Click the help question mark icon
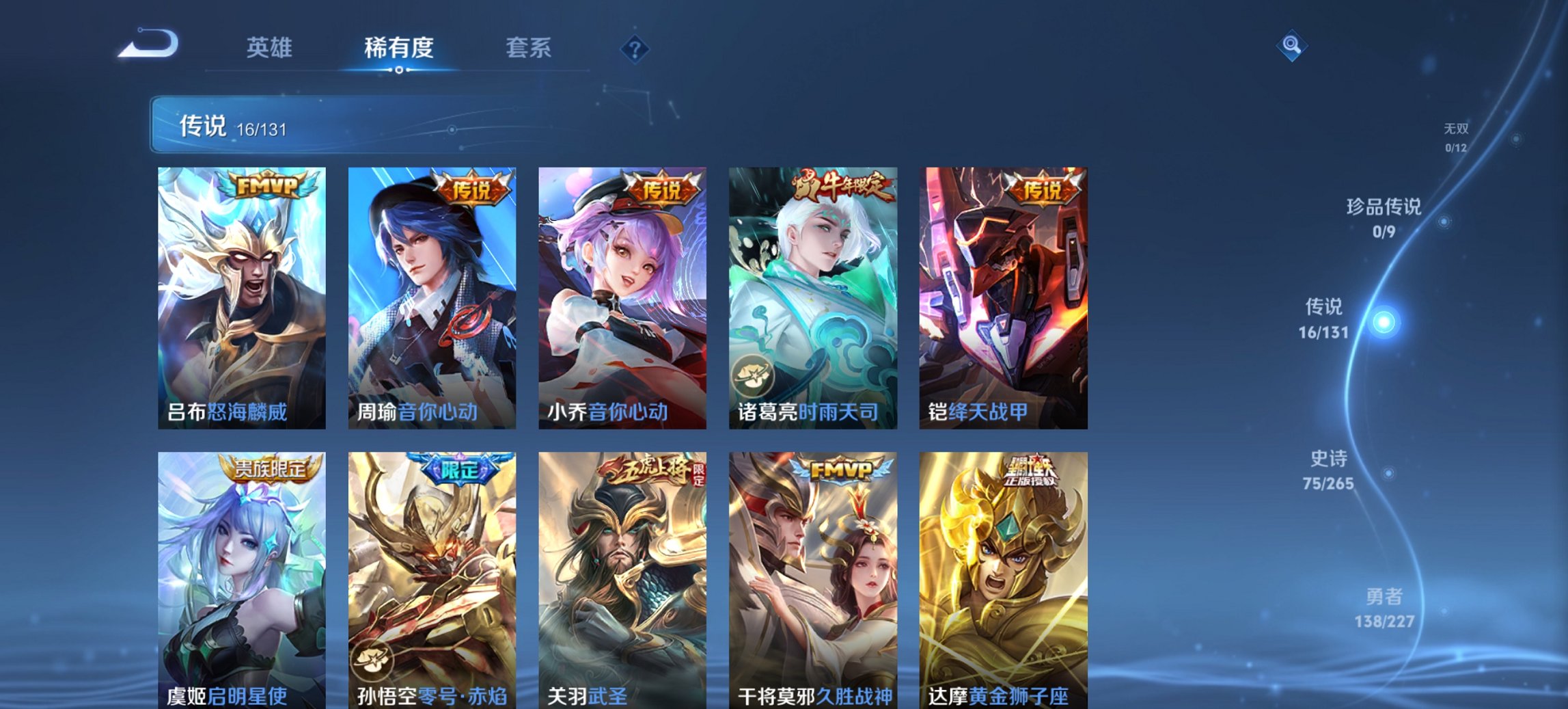Screen dimensions: 1568x709 tap(635, 49)
